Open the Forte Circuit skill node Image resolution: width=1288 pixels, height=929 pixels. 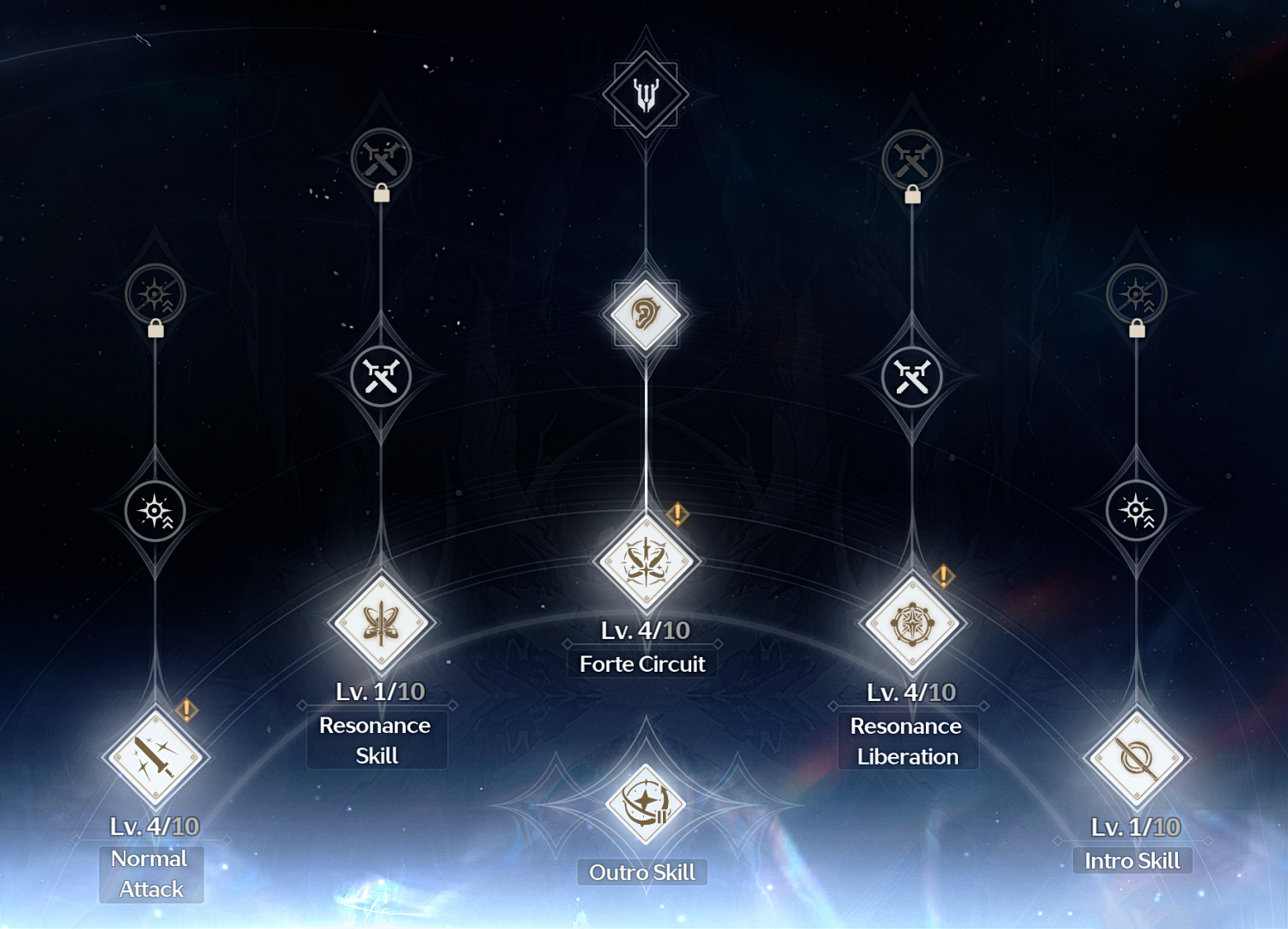click(x=646, y=562)
